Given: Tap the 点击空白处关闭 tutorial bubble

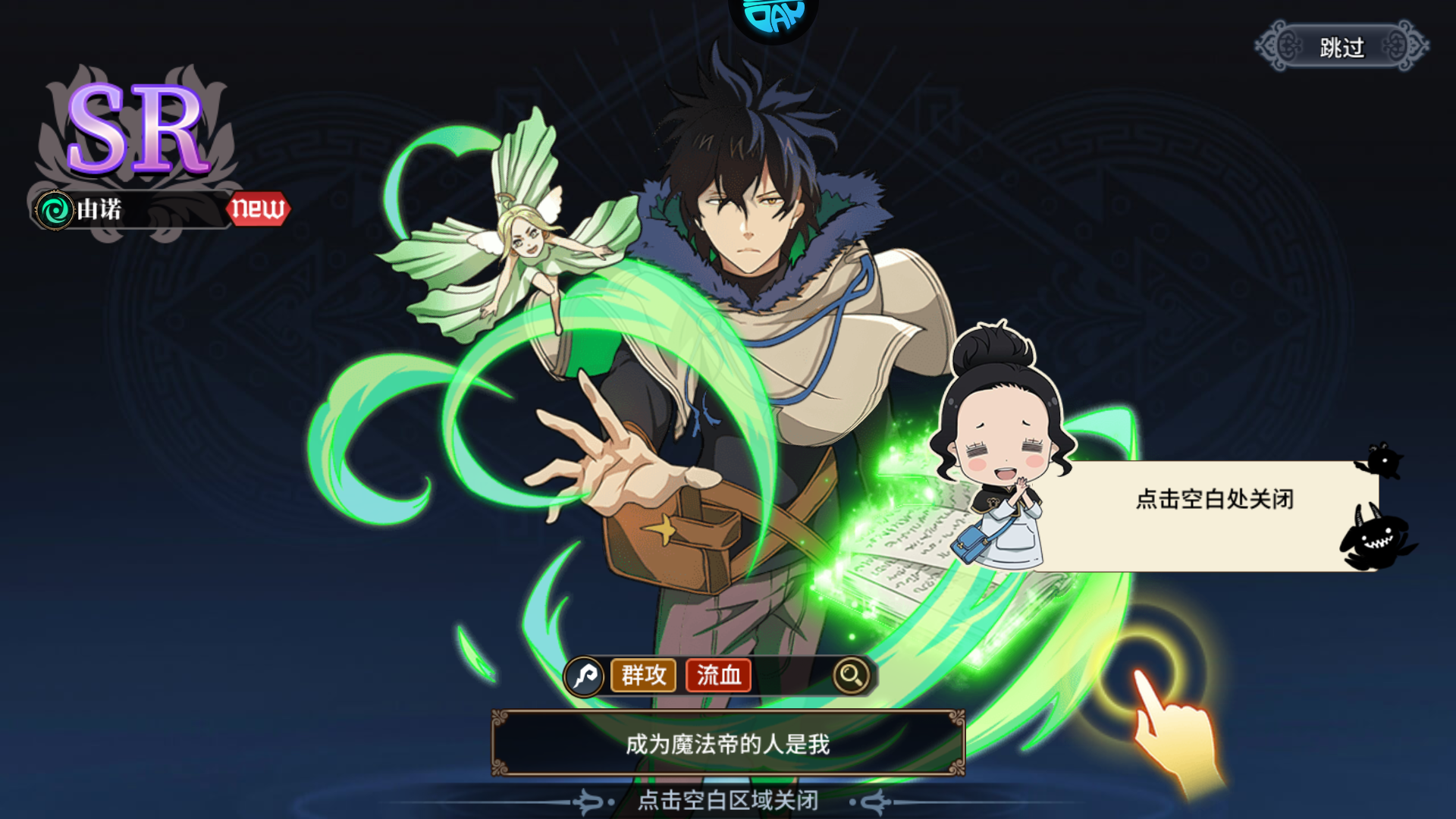Looking at the screenshot, I should [1213, 500].
